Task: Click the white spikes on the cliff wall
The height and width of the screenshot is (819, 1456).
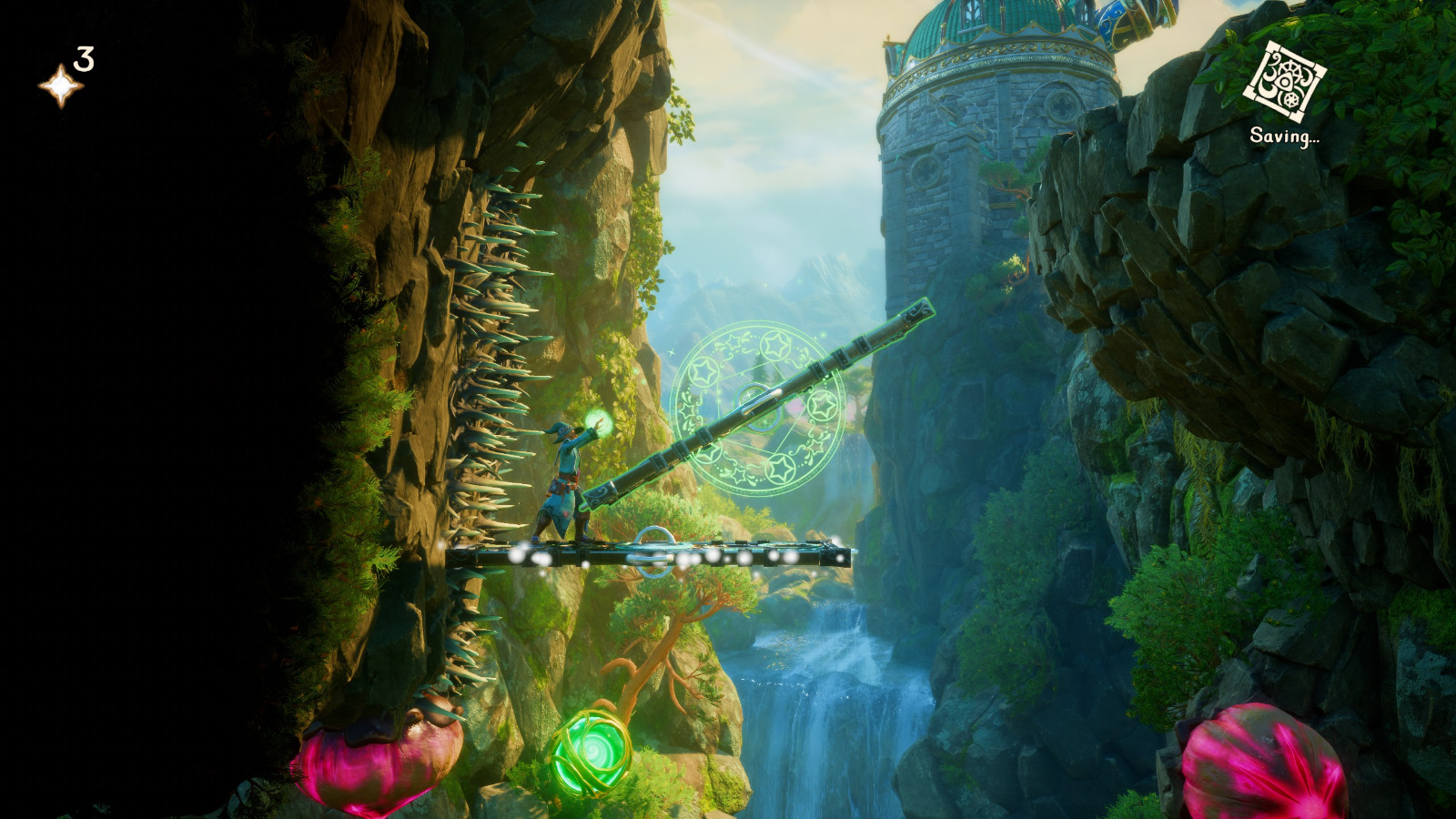Action: coord(496,364)
